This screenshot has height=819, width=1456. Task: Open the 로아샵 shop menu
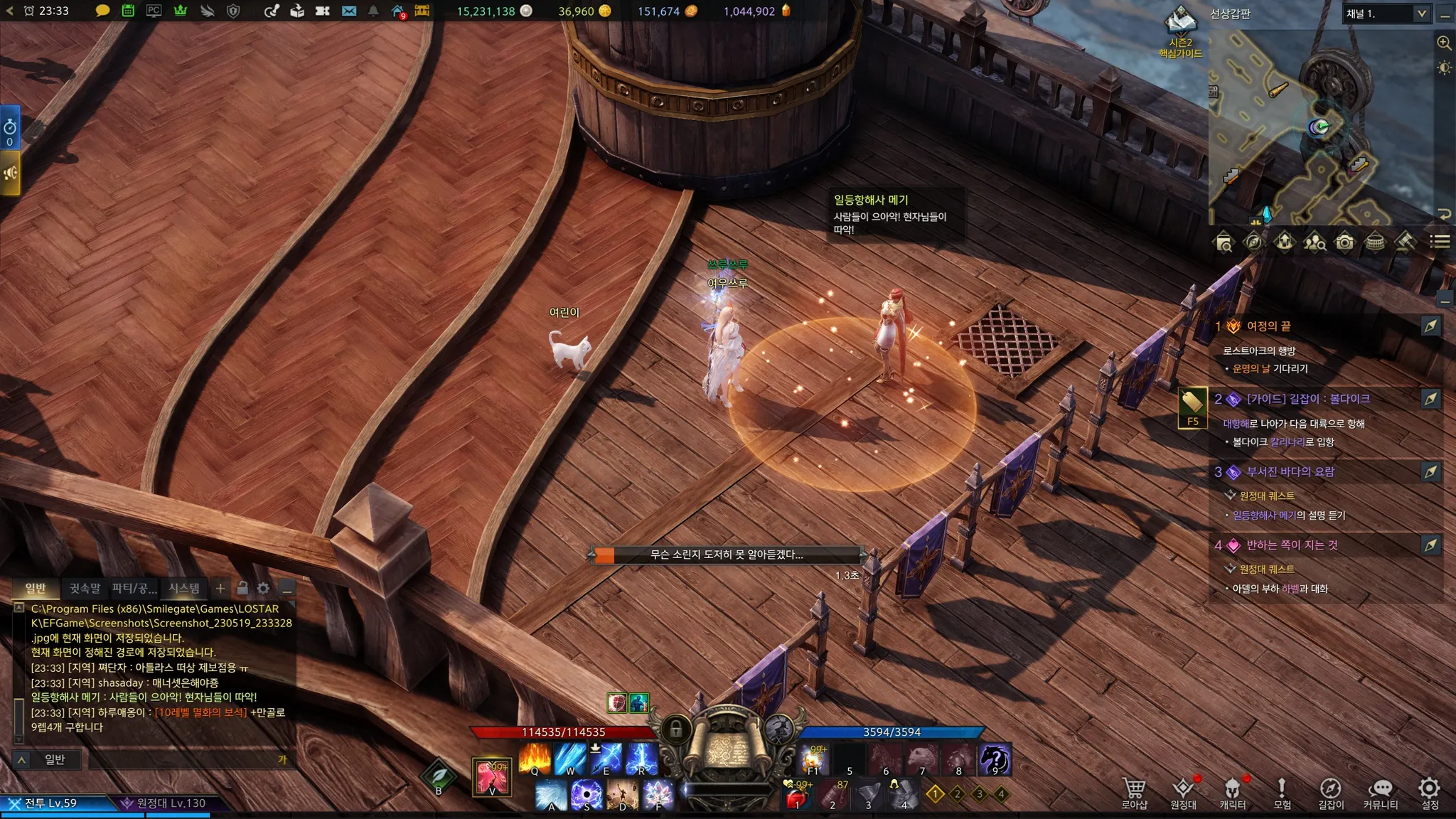[x=1134, y=793]
